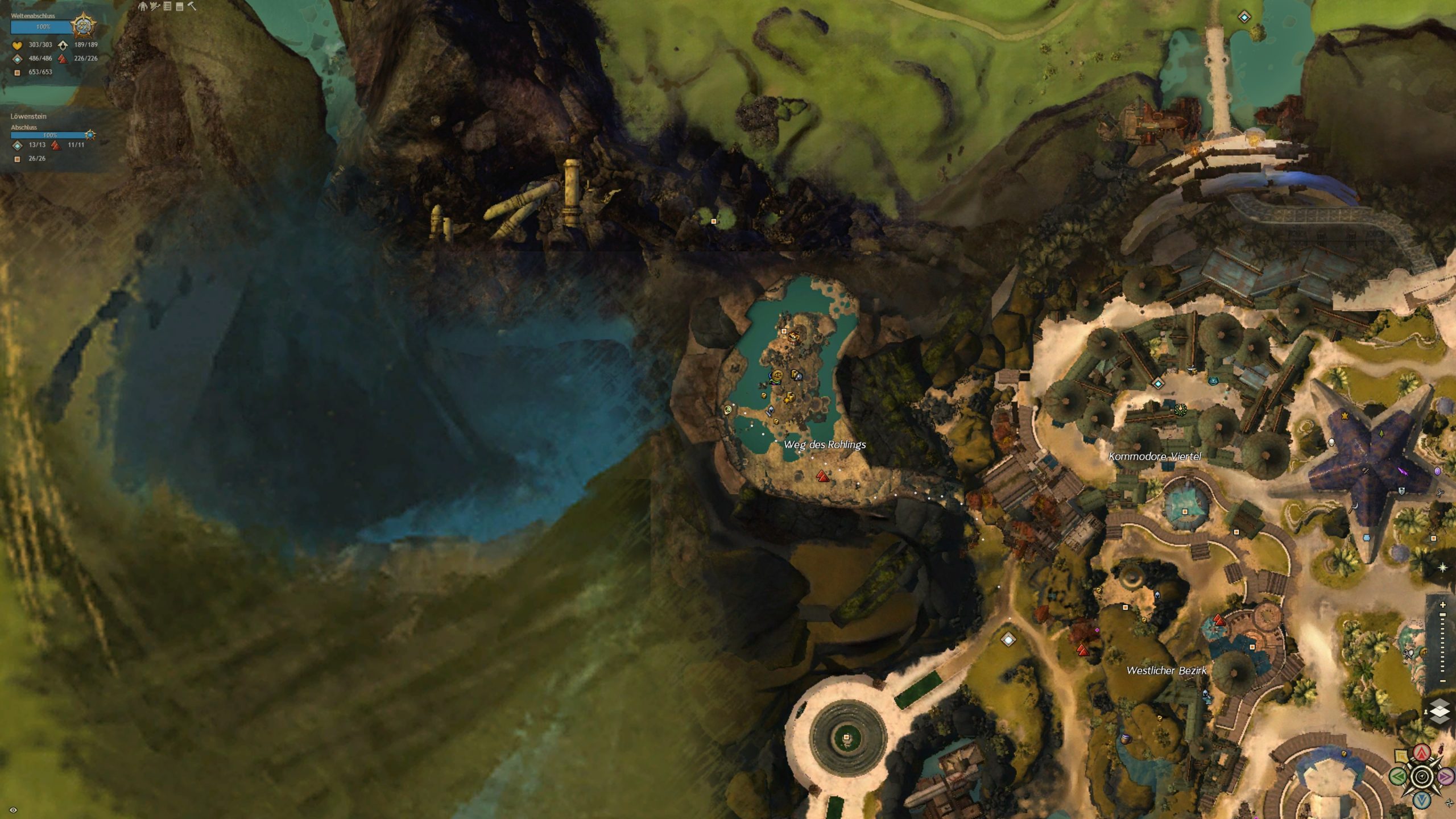Open the list icon in the top toolbar
1456x819 pixels.
[167, 6]
